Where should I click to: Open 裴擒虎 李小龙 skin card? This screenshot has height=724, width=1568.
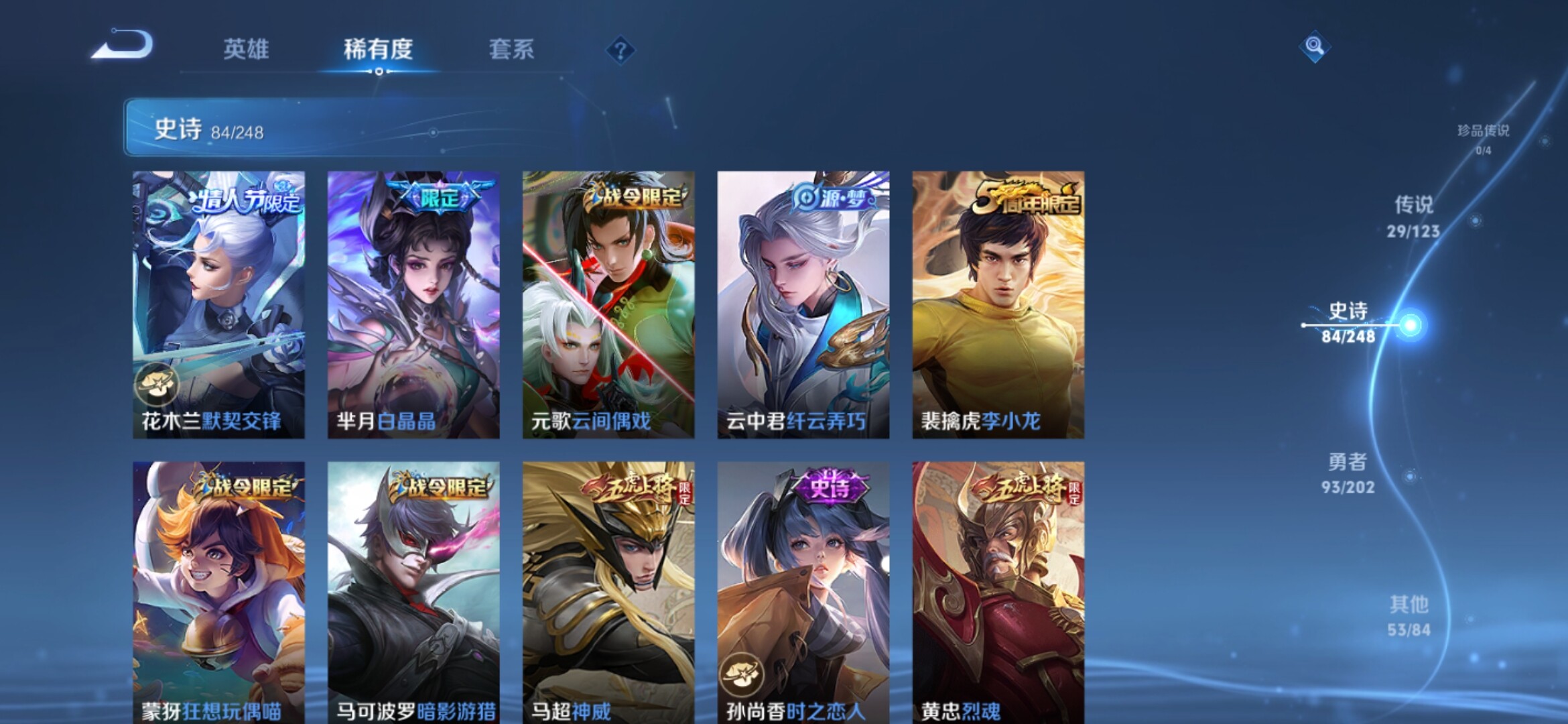pos(998,305)
